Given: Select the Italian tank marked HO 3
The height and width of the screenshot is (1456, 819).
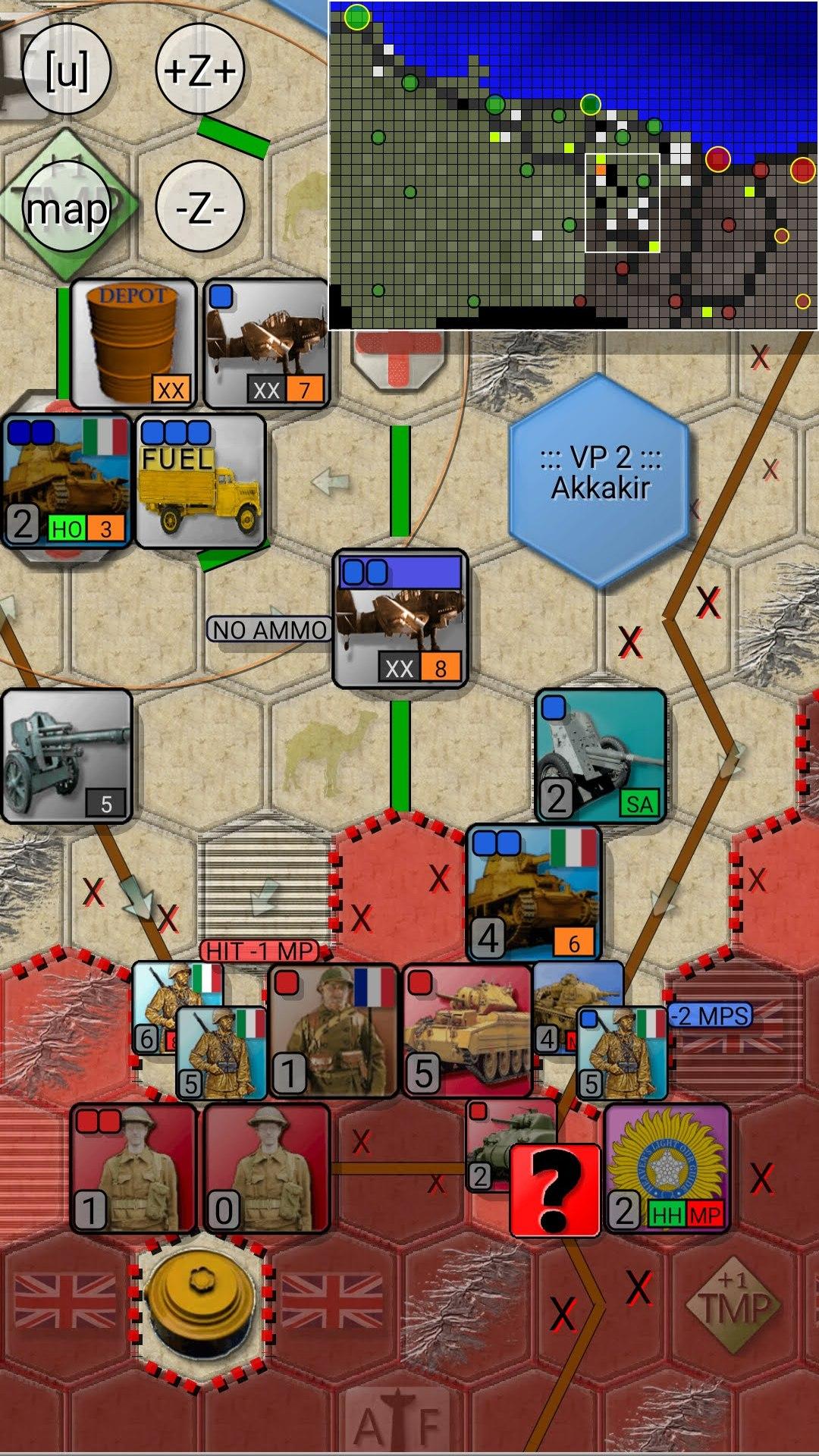Looking at the screenshot, I should click(x=67, y=481).
